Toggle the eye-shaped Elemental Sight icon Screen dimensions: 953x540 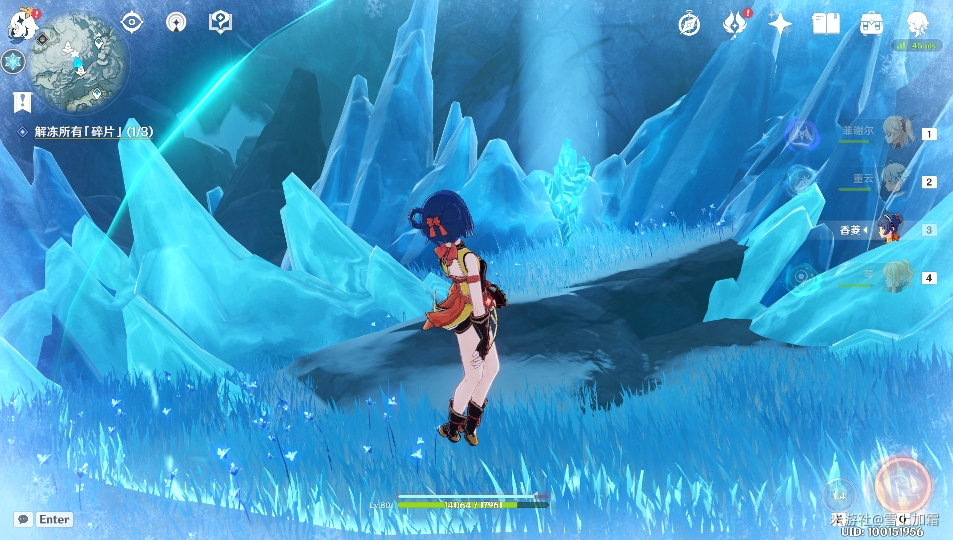(132, 22)
